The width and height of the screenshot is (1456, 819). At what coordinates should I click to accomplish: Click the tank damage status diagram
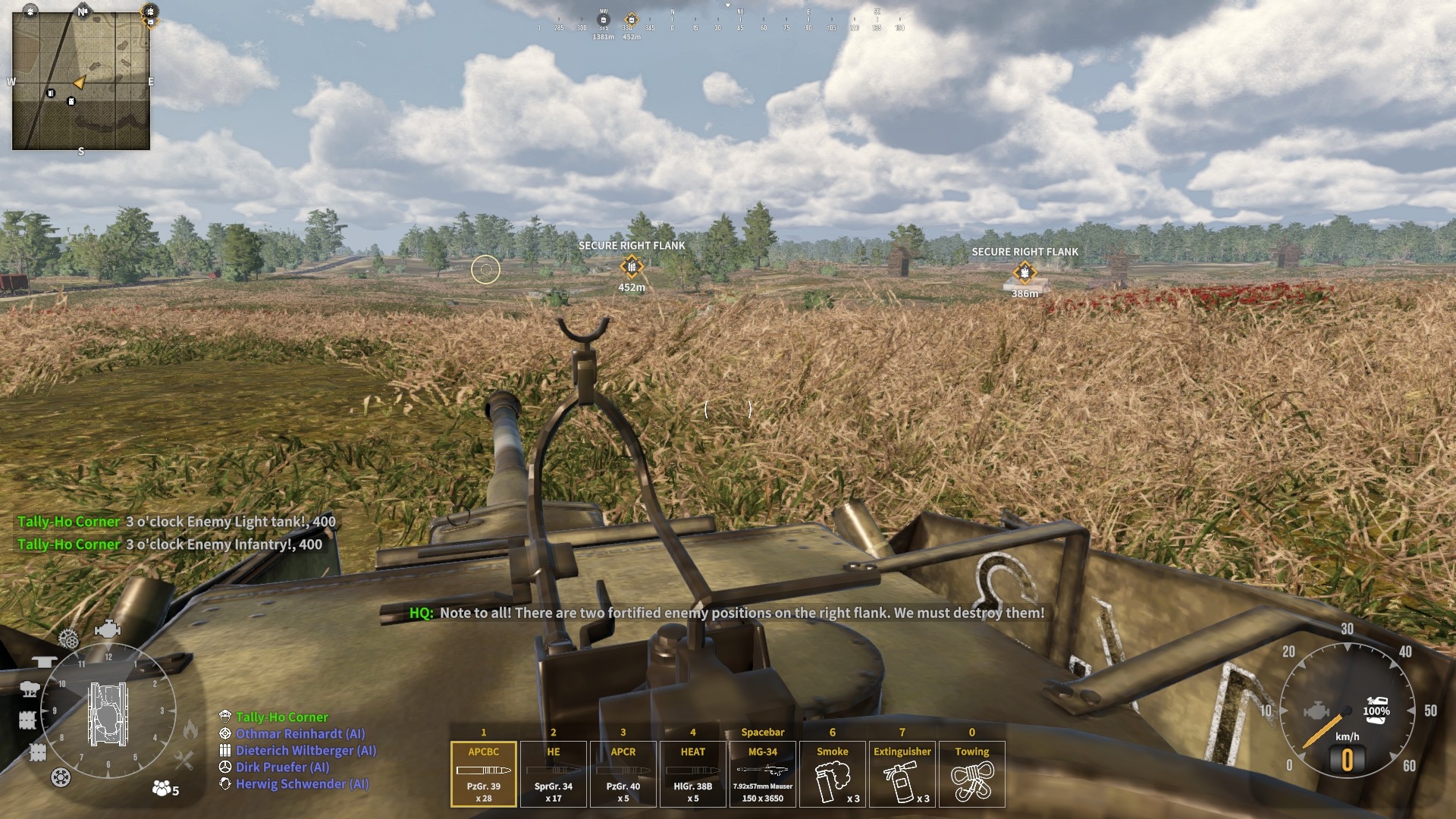(108, 713)
